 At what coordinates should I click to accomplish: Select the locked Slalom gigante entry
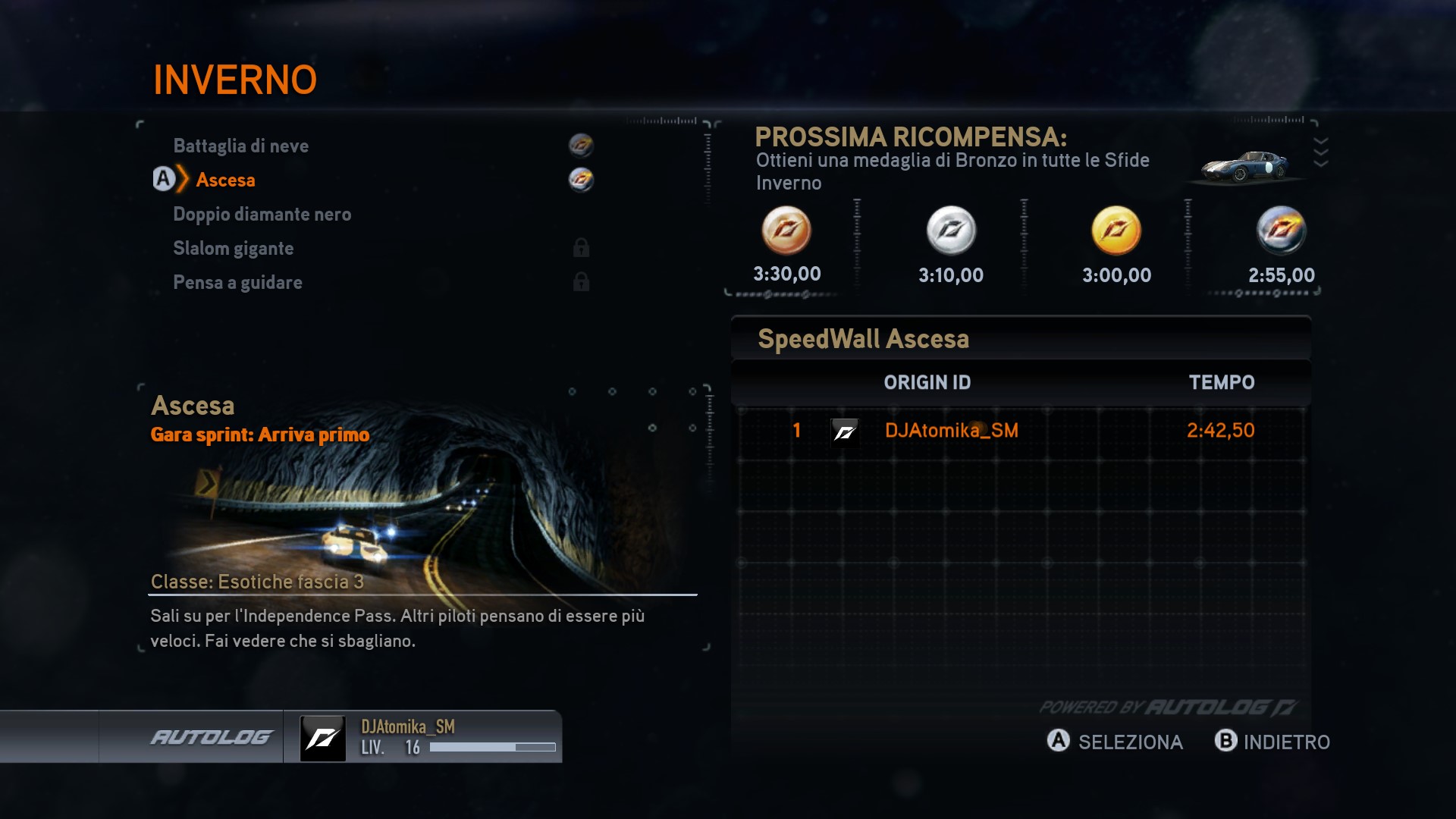coord(233,248)
